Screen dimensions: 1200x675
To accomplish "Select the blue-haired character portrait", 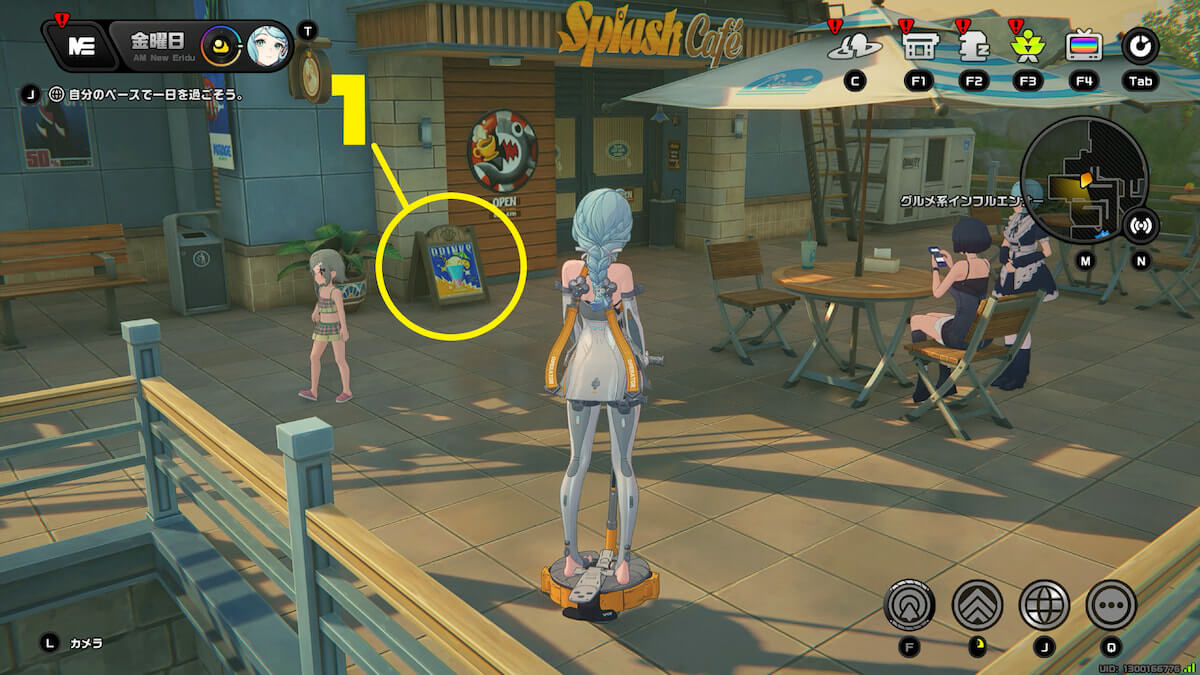I will pyautogui.click(x=267, y=45).
